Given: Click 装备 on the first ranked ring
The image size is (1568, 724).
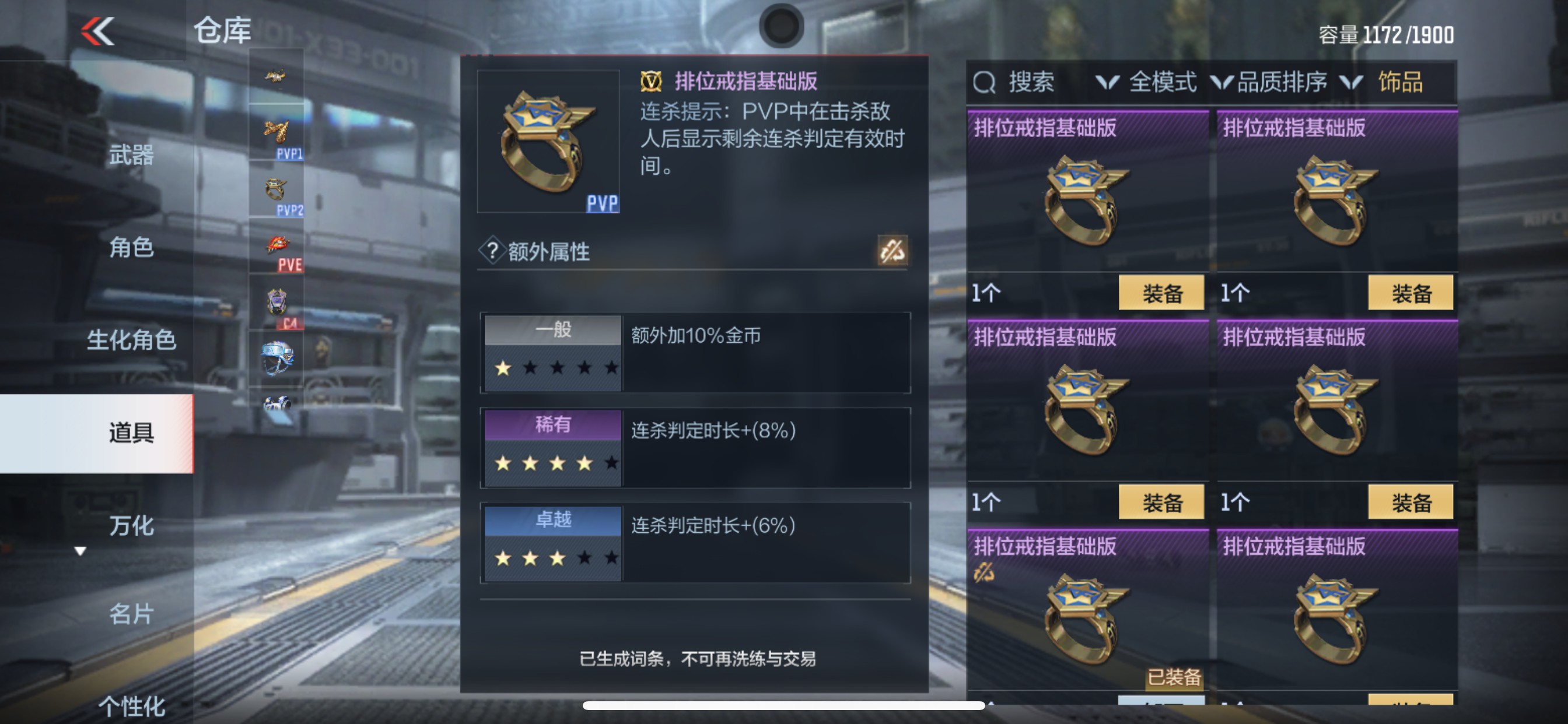Looking at the screenshot, I should point(1161,293).
